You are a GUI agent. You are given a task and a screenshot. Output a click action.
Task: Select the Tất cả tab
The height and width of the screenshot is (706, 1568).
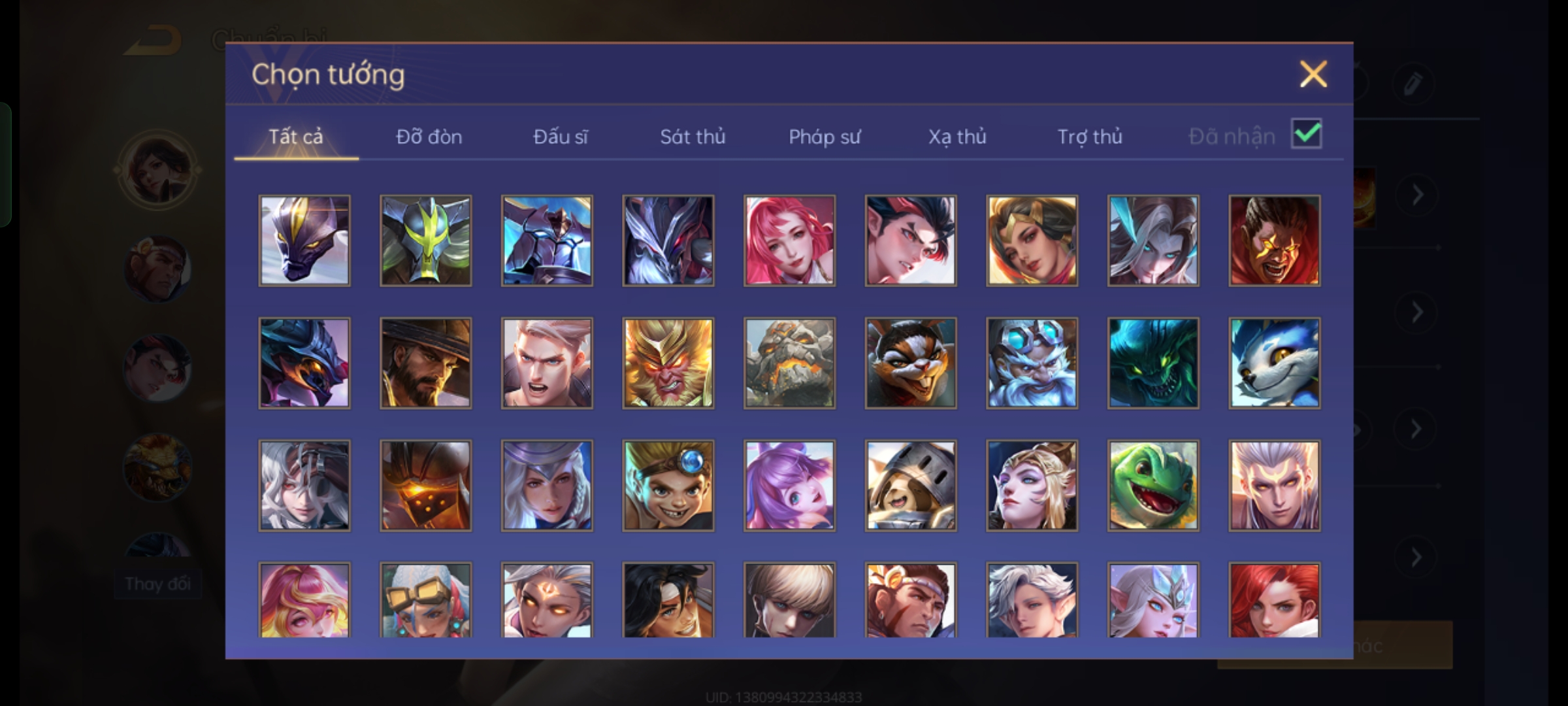pyautogui.click(x=296, y=137)
